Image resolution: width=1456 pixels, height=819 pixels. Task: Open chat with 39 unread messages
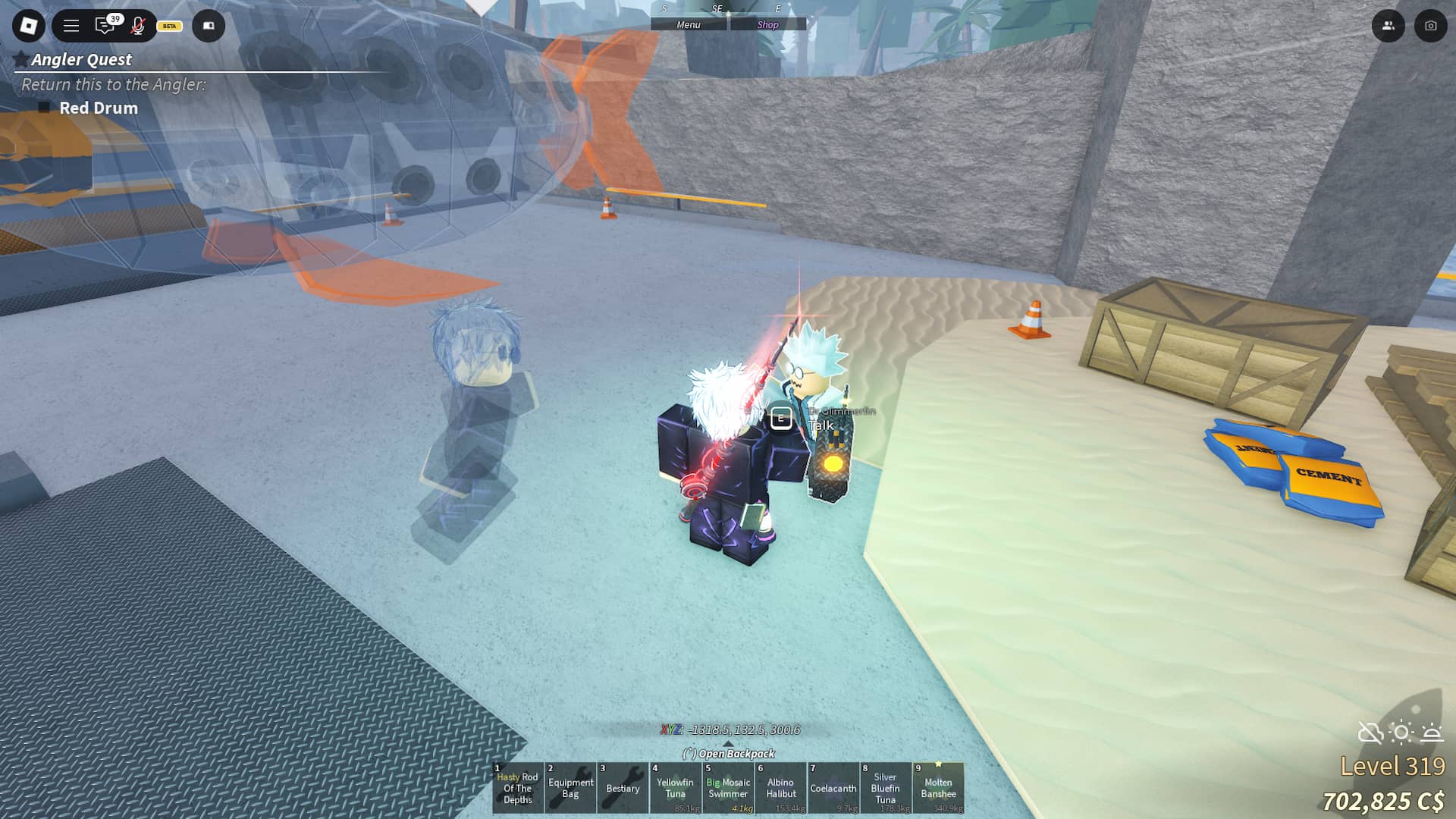(x=105, y=26)
